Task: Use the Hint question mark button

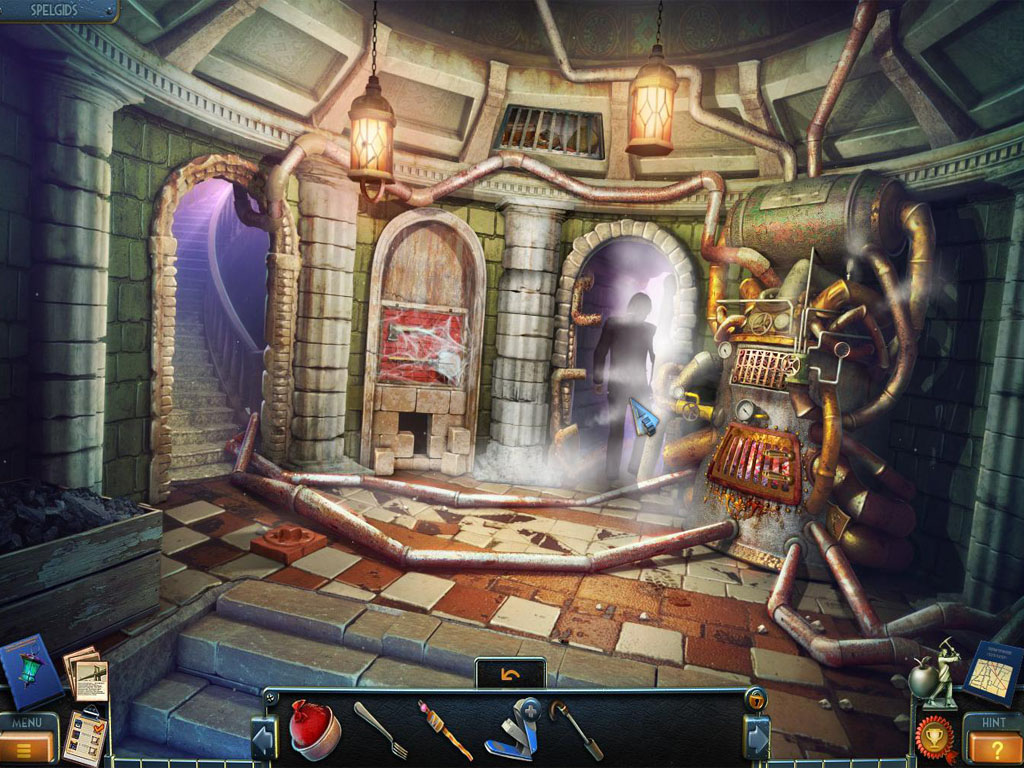Action: (x=993, y=740)
